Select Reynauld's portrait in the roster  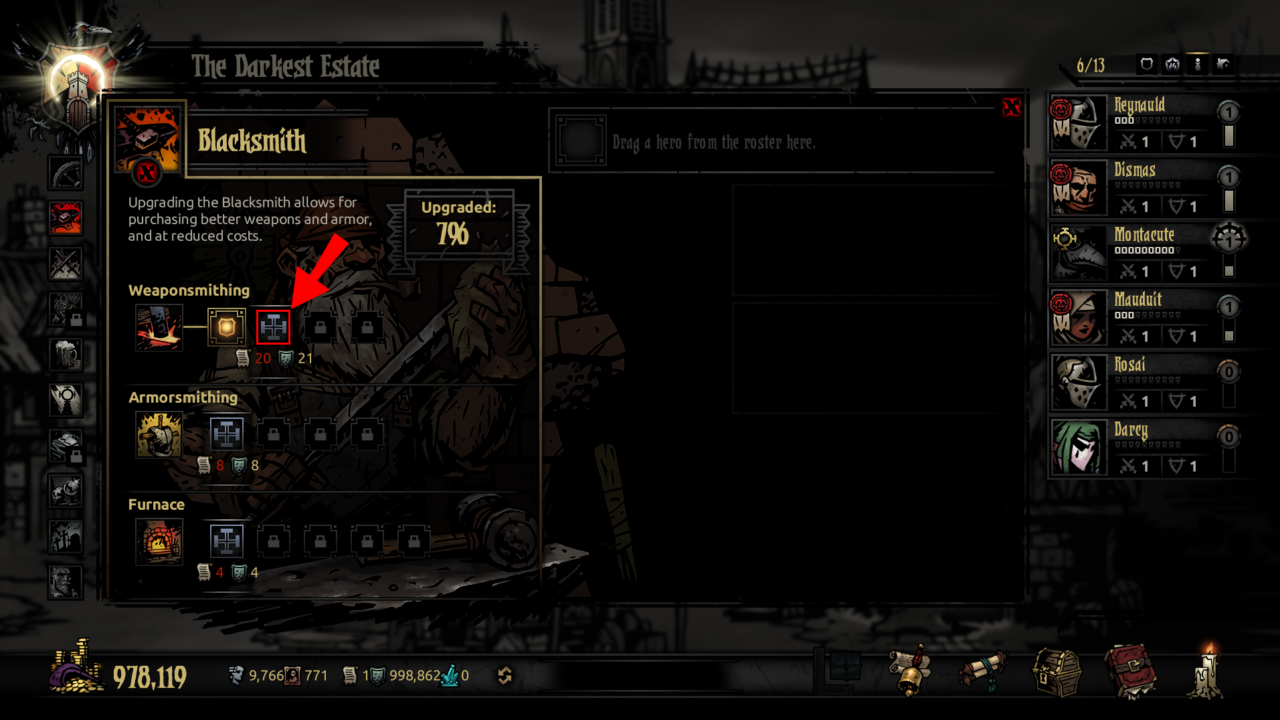pos(1078,120)
